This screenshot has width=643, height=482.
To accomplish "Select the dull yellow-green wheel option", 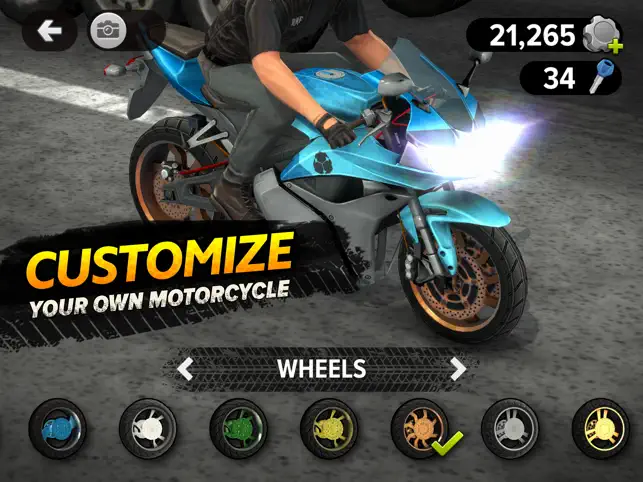I will click(x=328, y=429).
